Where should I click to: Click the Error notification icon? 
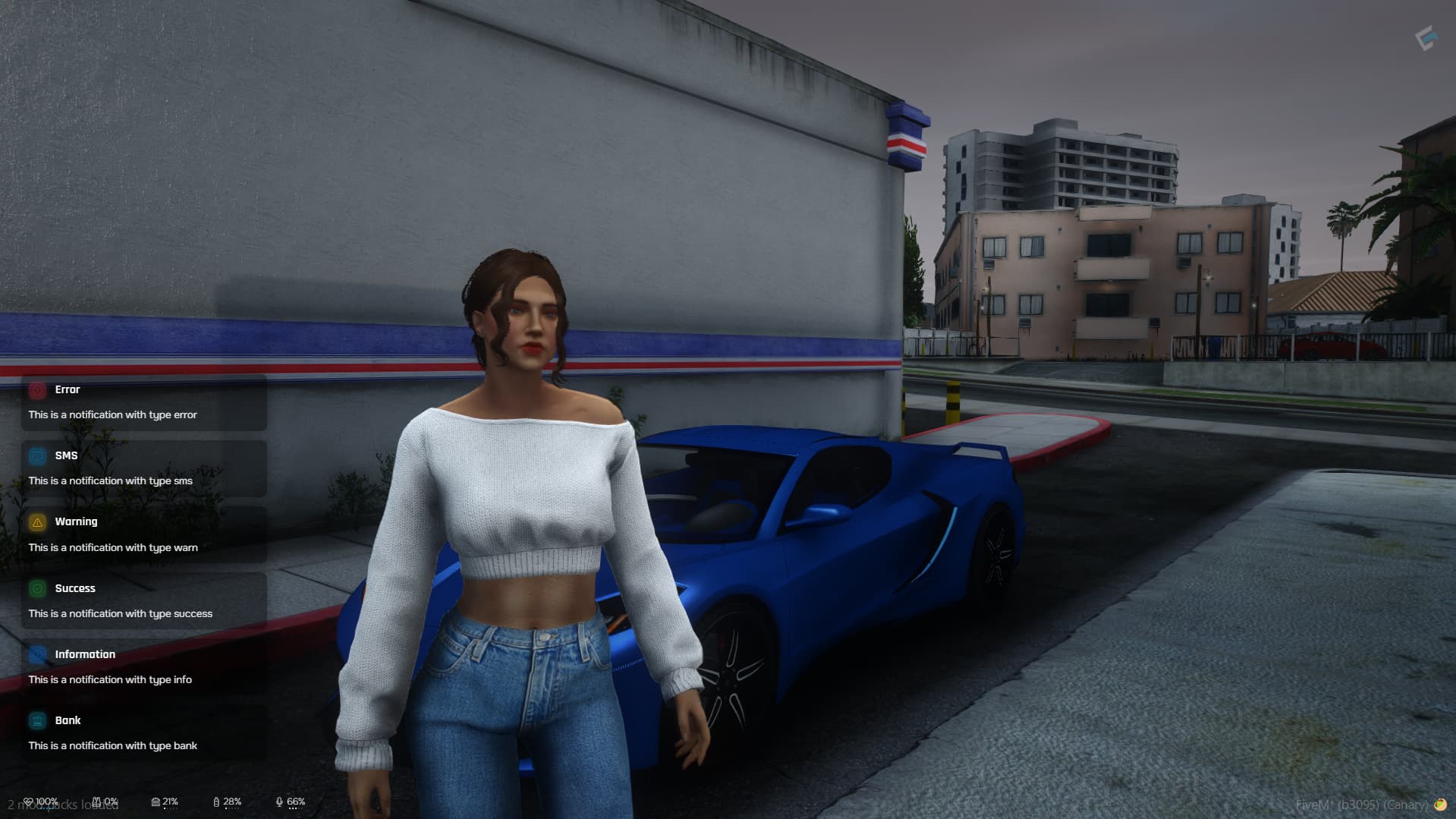click(36, 389)
